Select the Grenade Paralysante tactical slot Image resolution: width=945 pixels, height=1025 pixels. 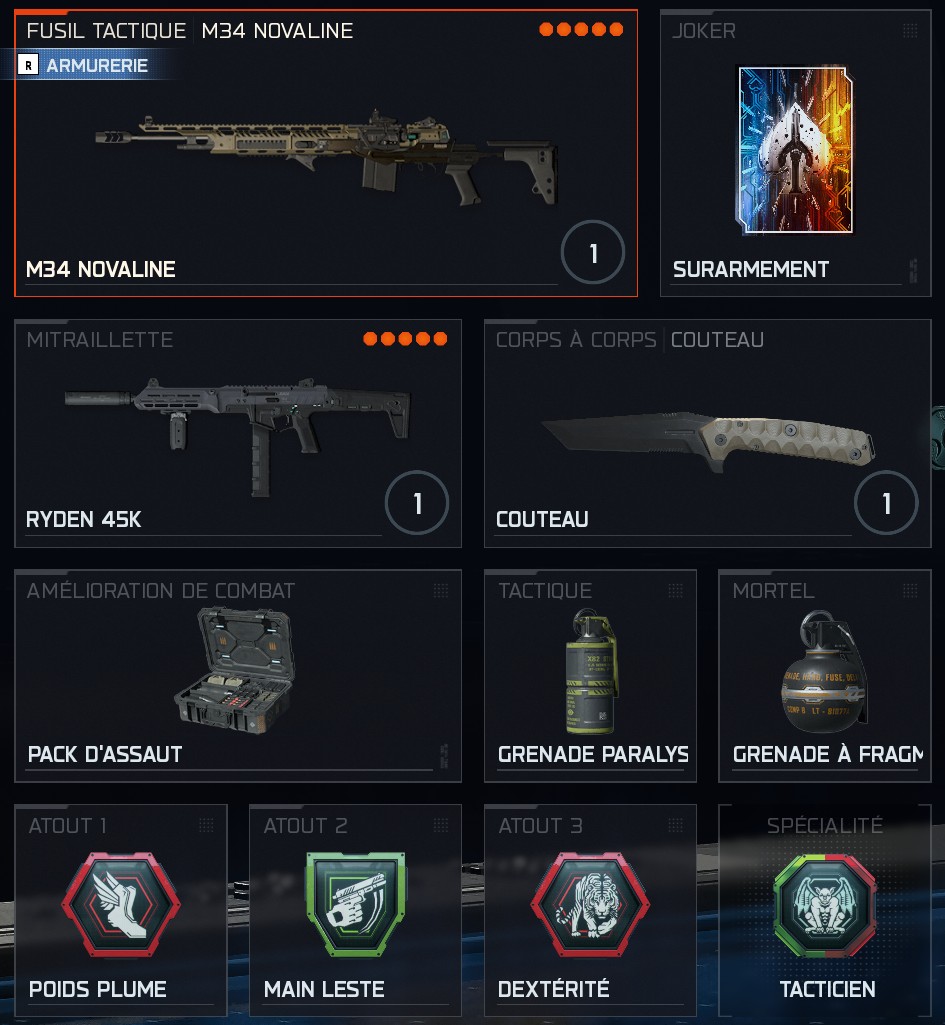click(x=590, y=676)
